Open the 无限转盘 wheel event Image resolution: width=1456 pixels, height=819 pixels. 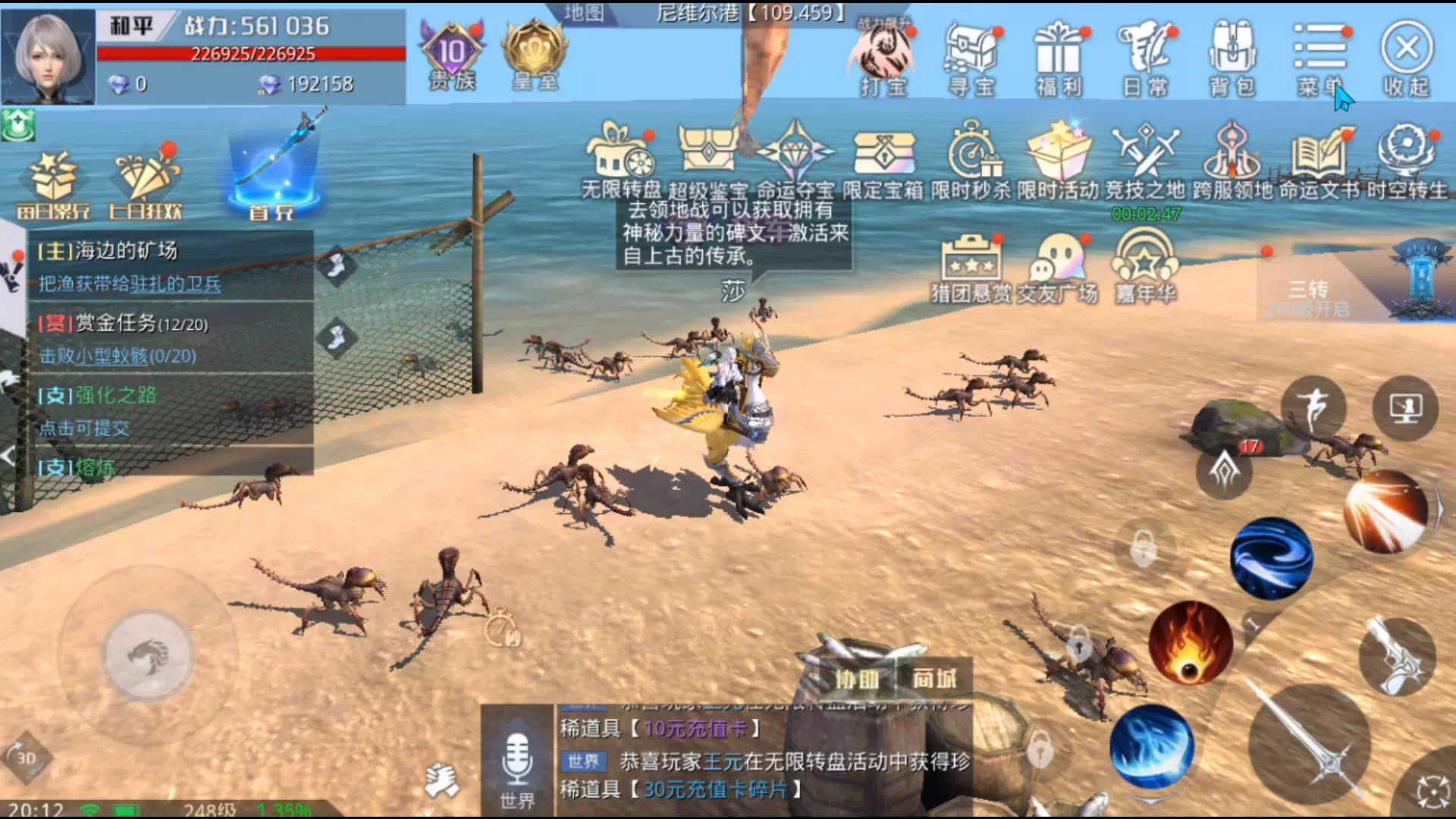[621, 161]
